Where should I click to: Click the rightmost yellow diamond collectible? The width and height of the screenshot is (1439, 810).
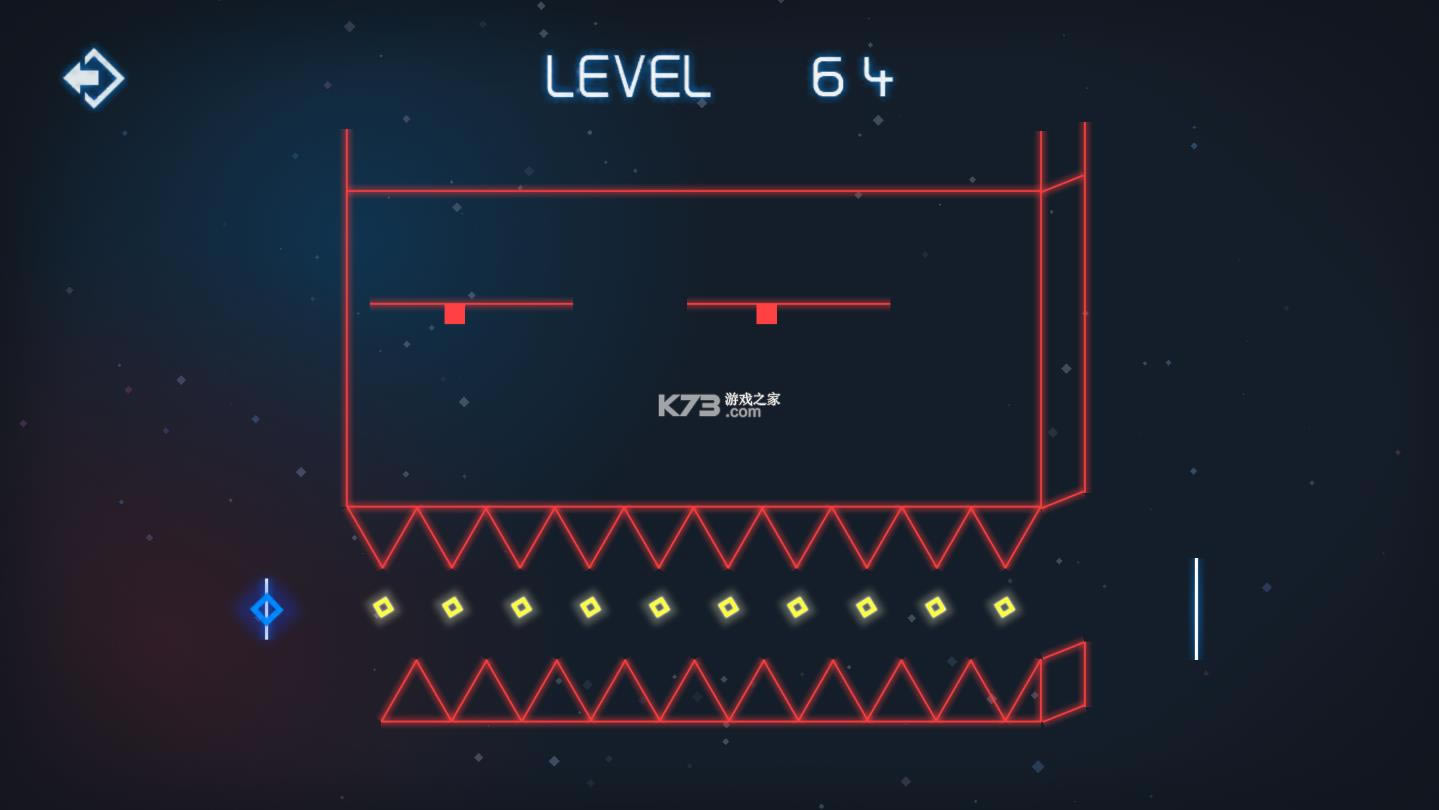[x=1004, y=605]
